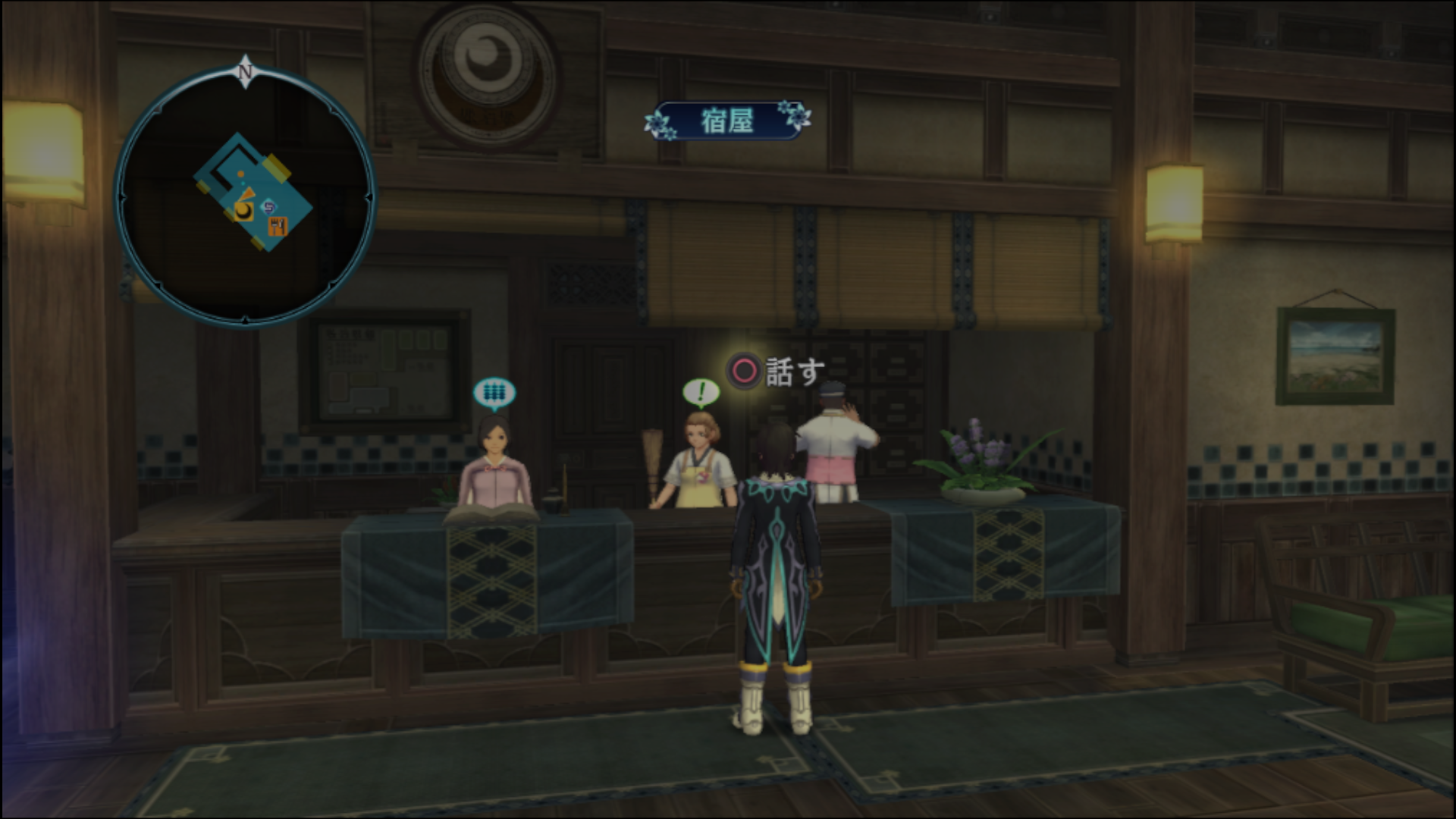
Task: Select the fork and knife food marker
Action: [278, 225]
